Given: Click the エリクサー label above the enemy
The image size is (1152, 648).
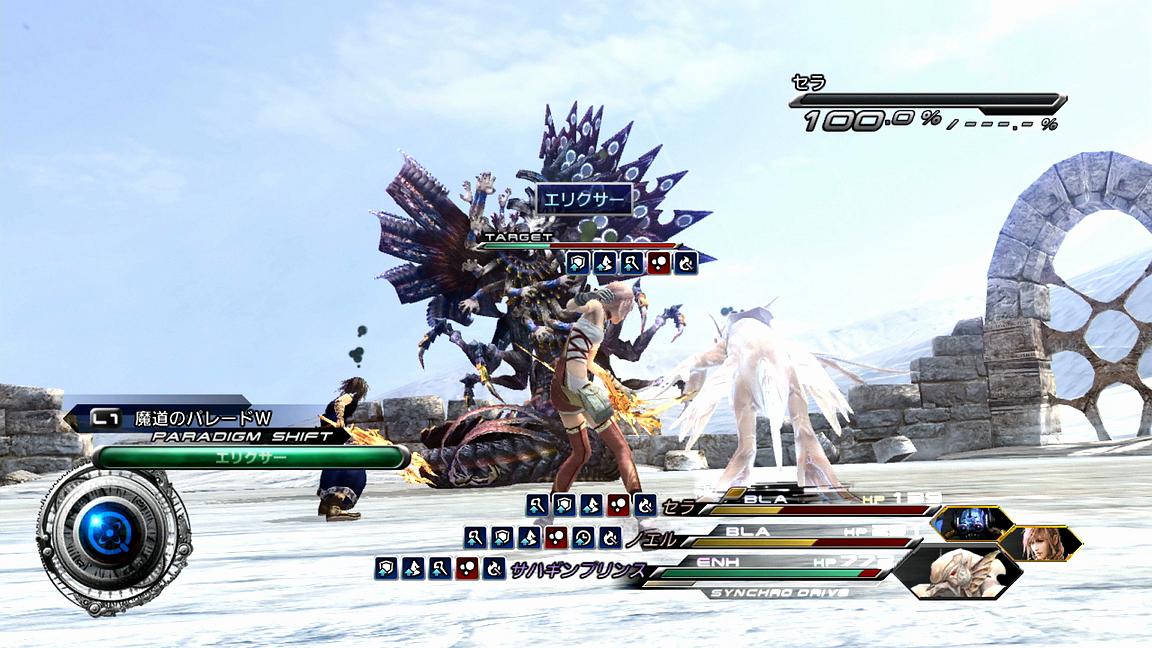Looking at the screenshot, I should tap(585, 200).
